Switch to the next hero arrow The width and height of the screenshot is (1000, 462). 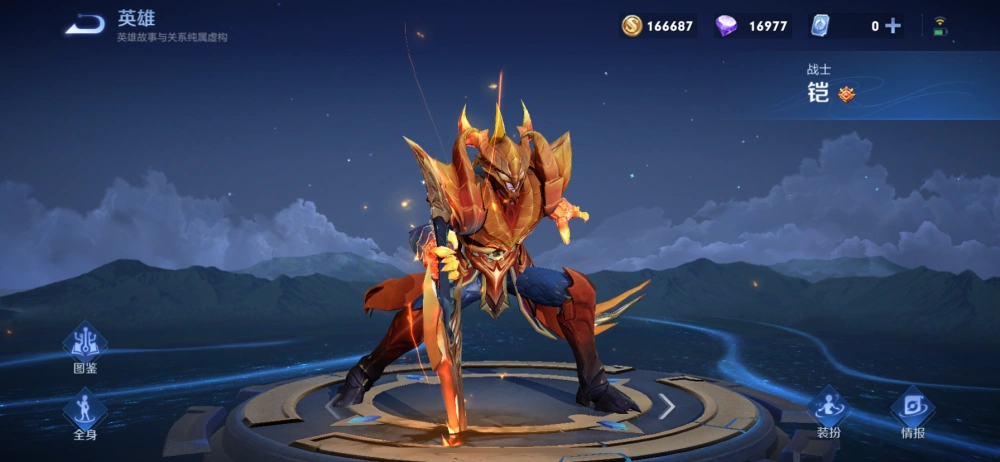666,406
